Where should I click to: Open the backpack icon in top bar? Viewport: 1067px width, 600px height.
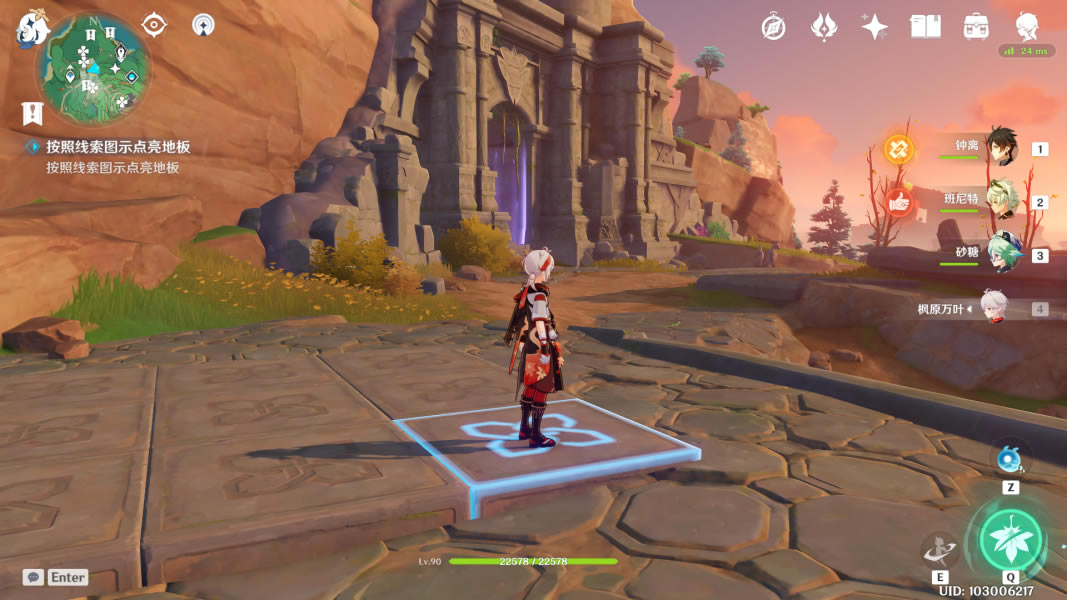pyautogui.click(x=976, y=27)
